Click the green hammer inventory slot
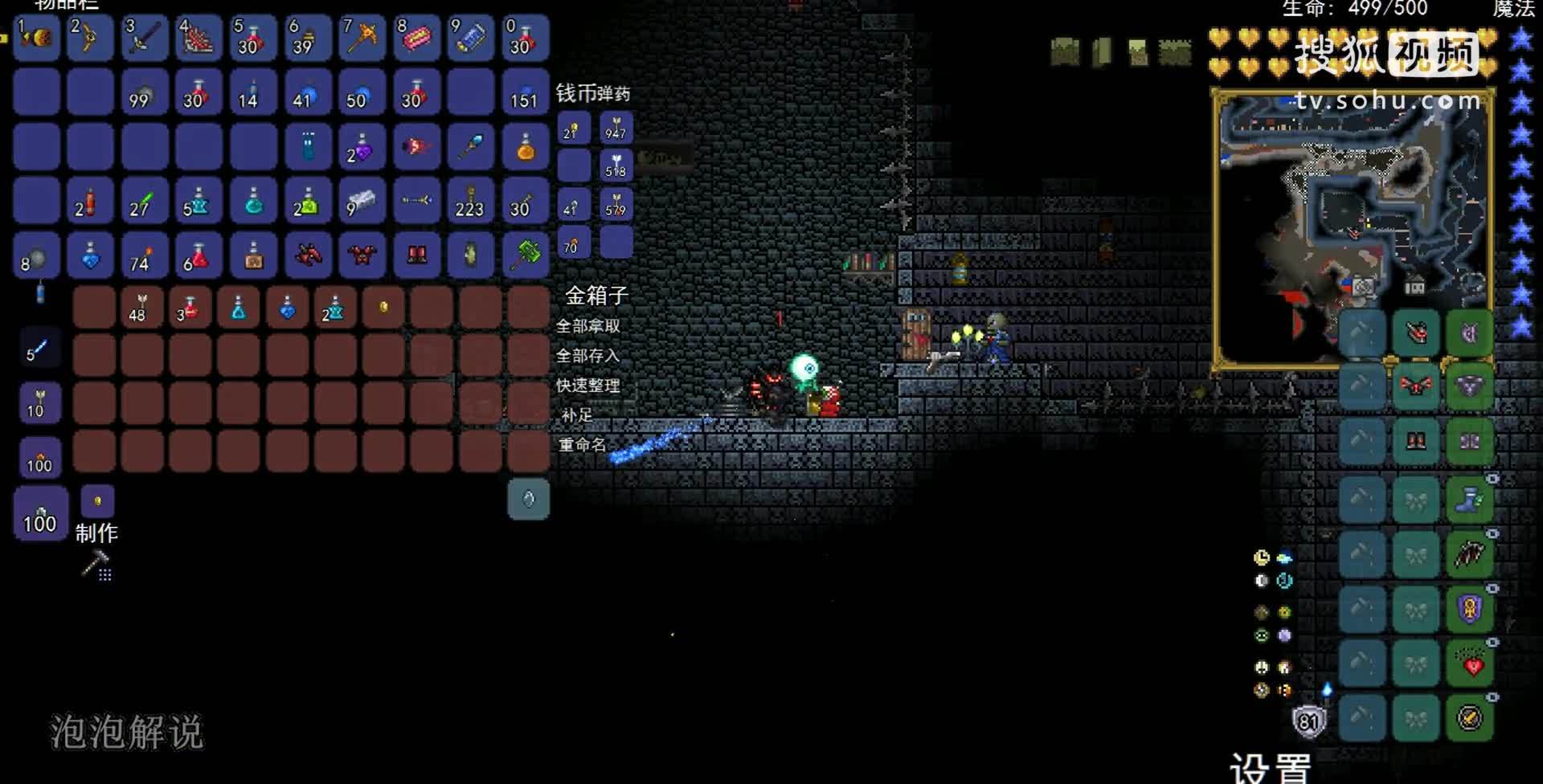 click(x=526, y=255)
